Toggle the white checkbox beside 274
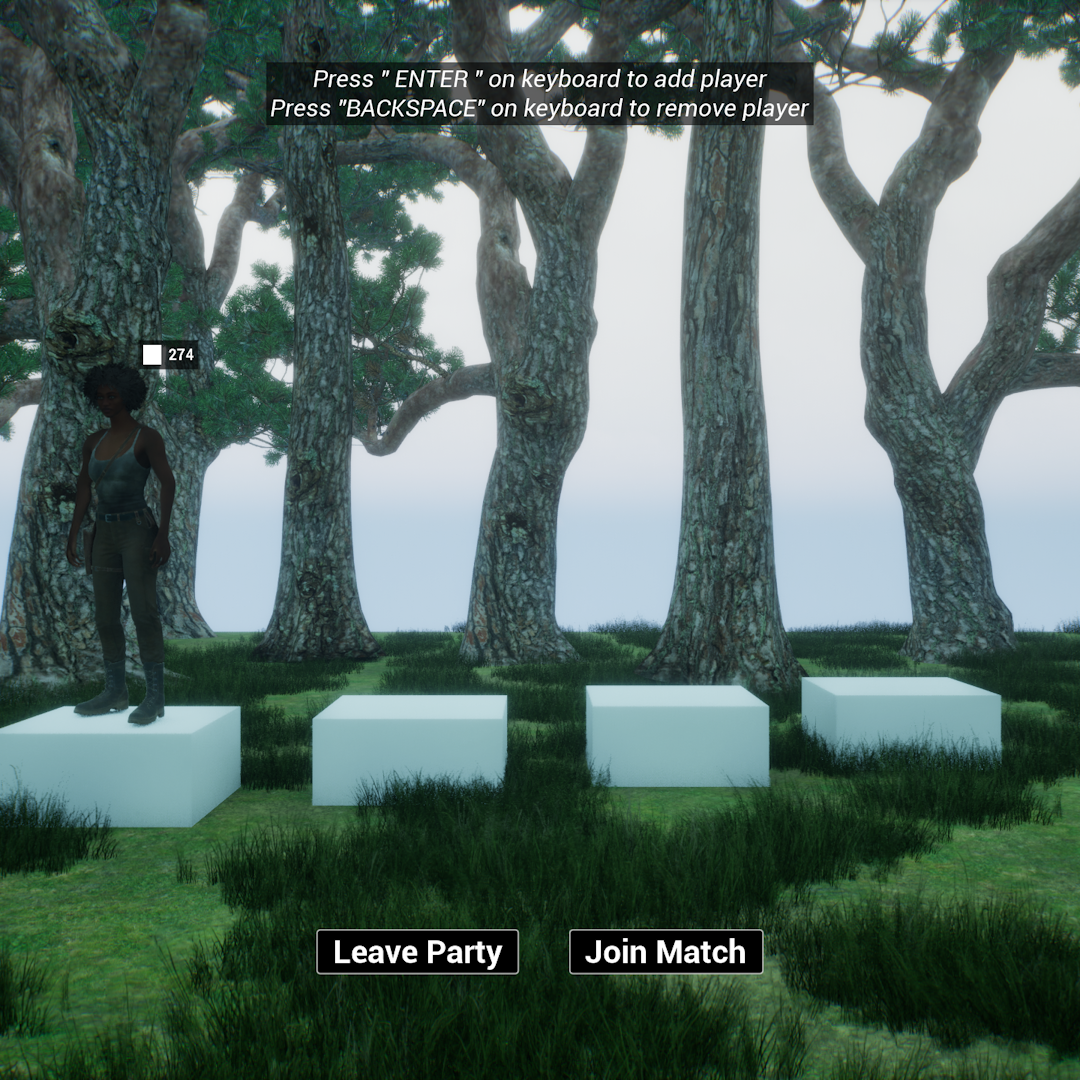 (x=152, y=355)
